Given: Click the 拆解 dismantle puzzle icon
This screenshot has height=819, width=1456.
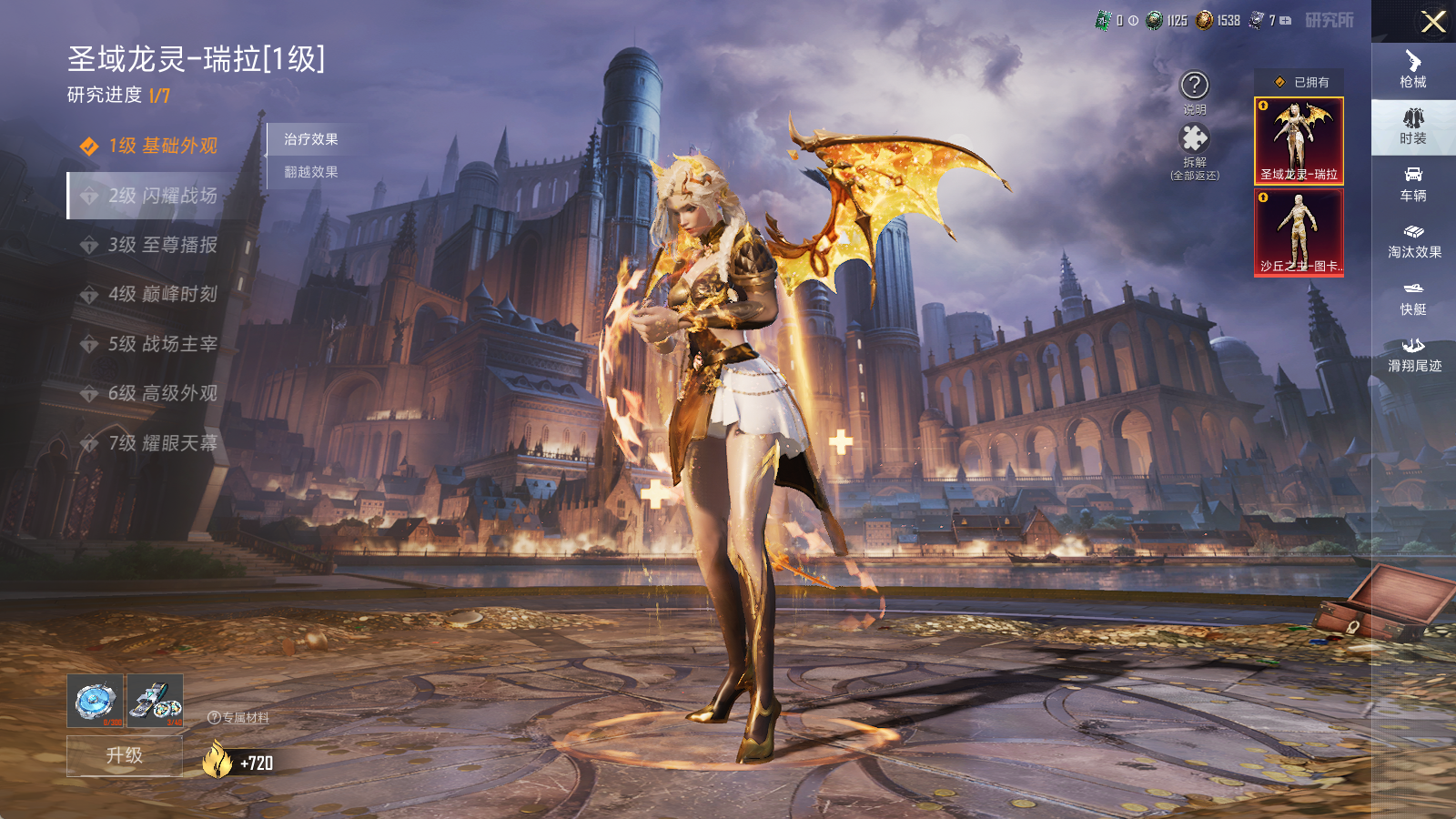Looking at the screenshot, I should (1194, 139).
